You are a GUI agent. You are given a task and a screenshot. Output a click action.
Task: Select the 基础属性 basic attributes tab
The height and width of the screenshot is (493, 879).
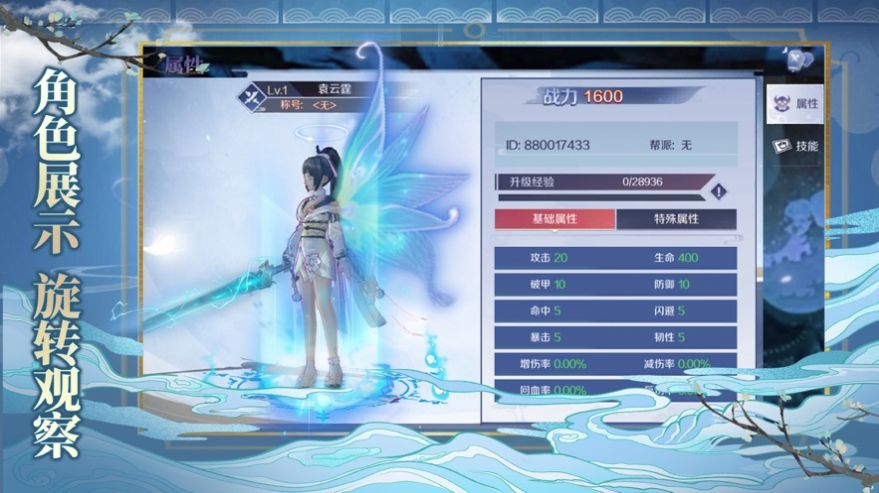pyautogui.click(x=555, y=219)
